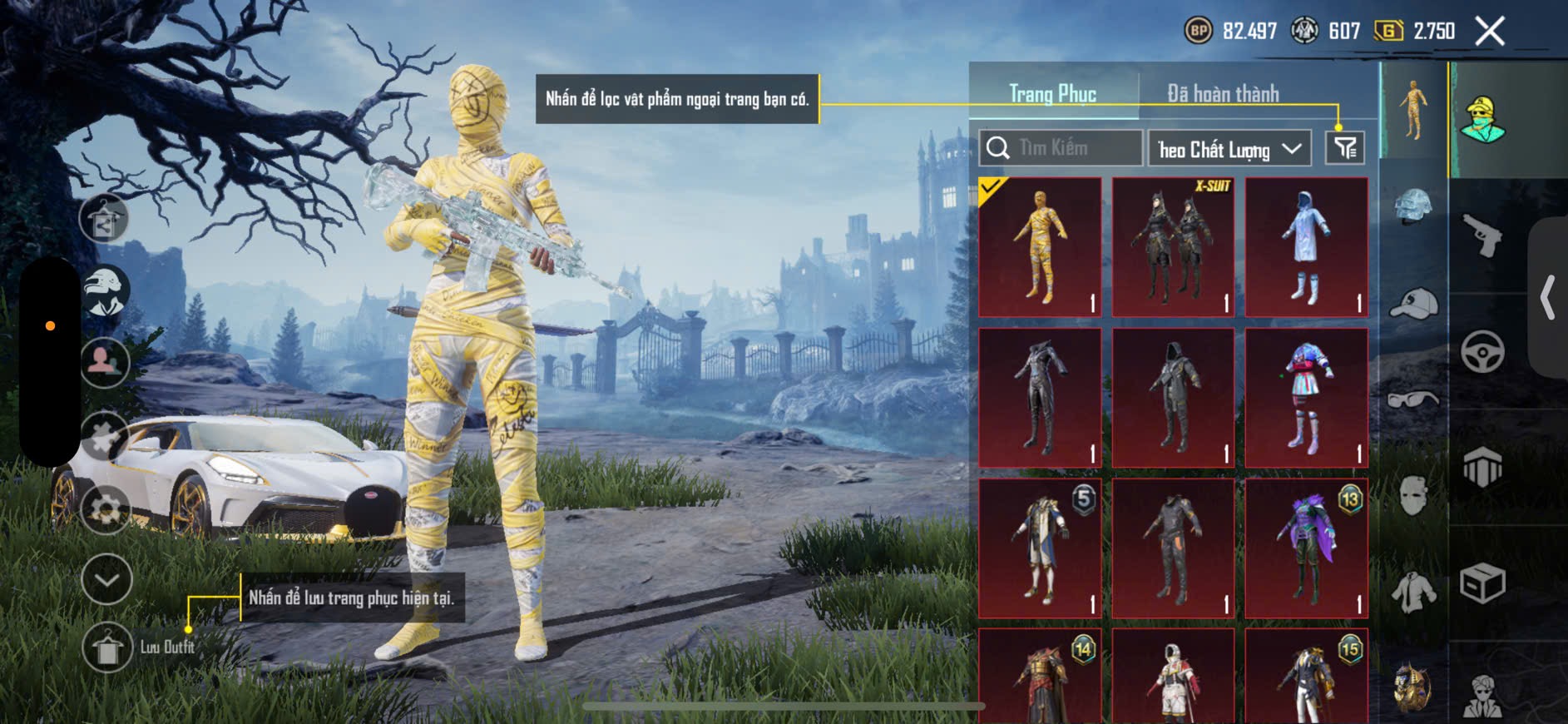
Task: Open the settings gear icon
Action: point(106,509)
